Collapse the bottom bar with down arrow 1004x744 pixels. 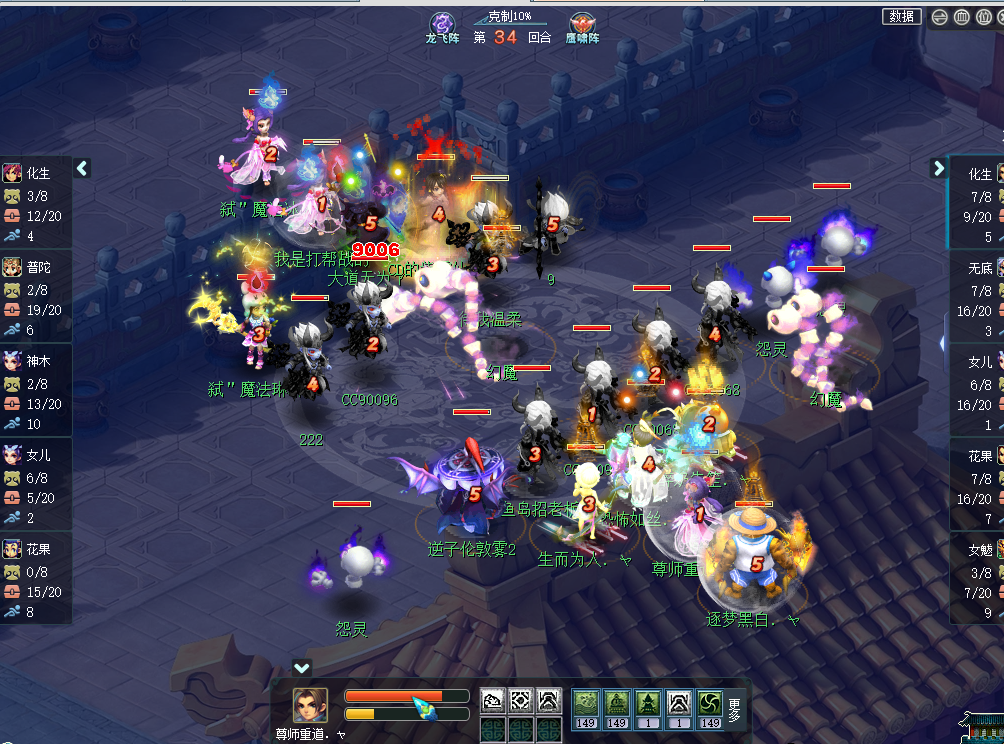(302, 667)
